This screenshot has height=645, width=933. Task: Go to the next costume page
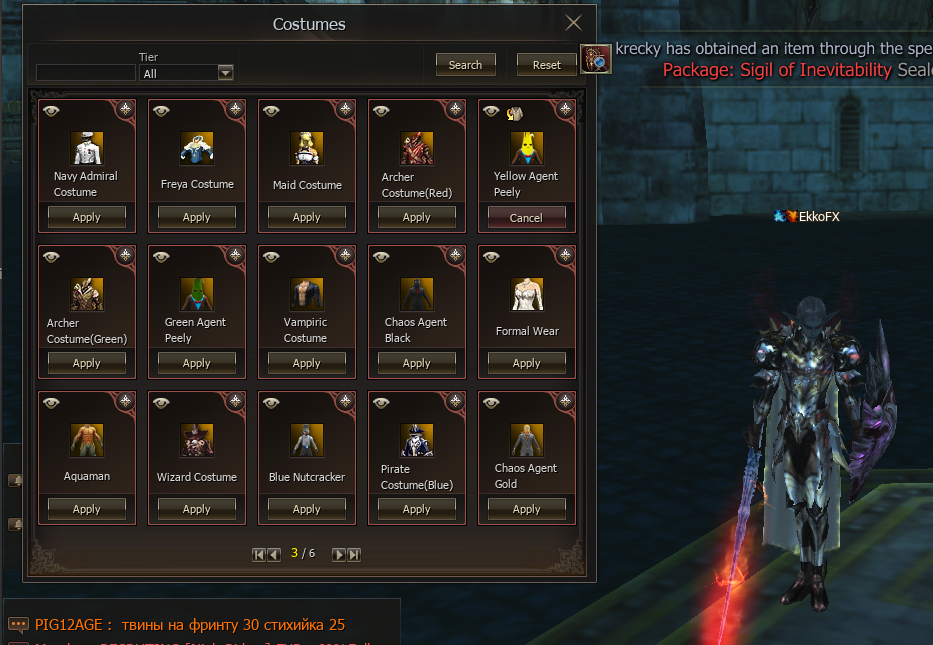point(339,554)
